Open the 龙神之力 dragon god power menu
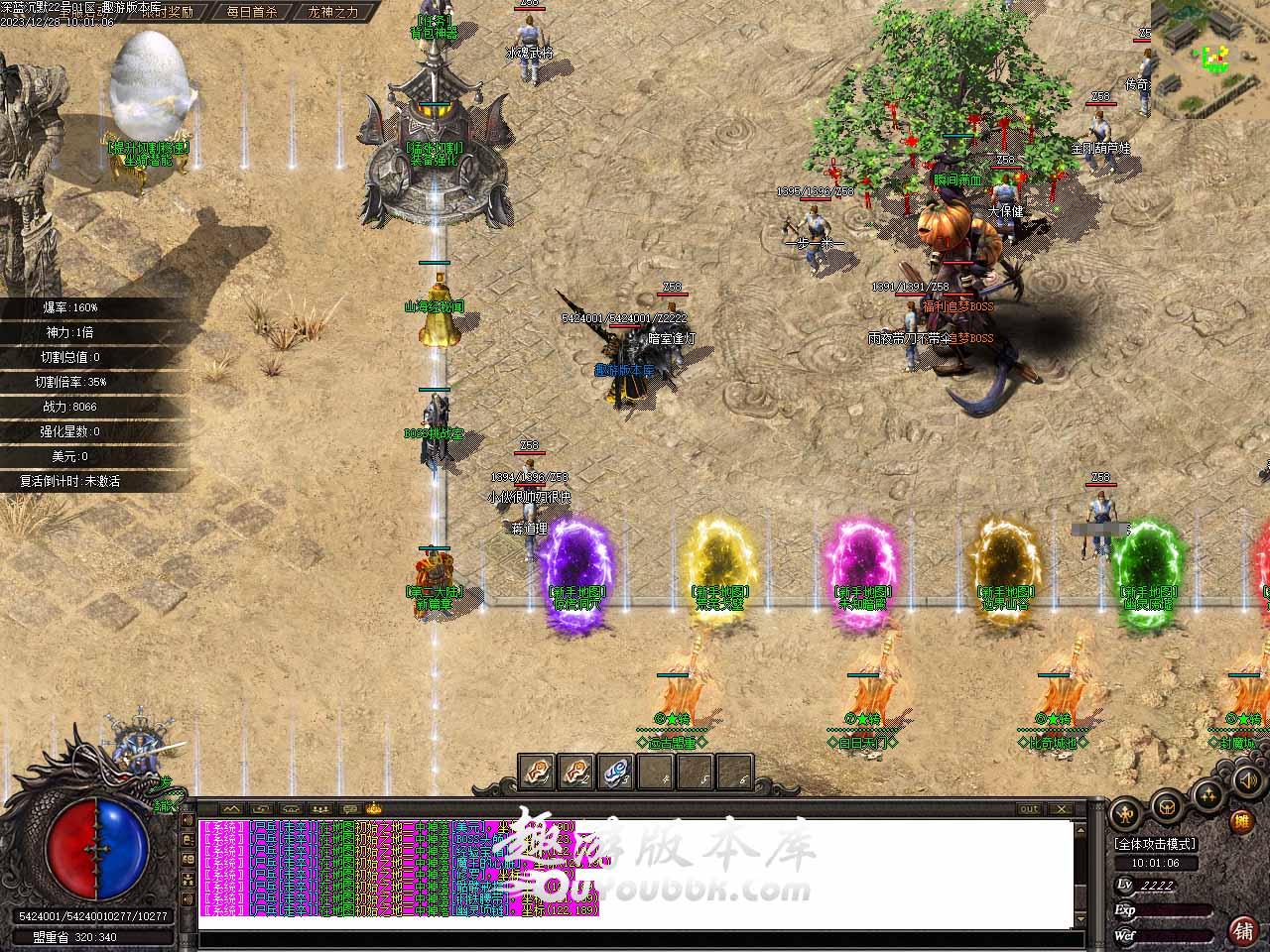This screenshot has width=1270, height=952. pos(333,12)
